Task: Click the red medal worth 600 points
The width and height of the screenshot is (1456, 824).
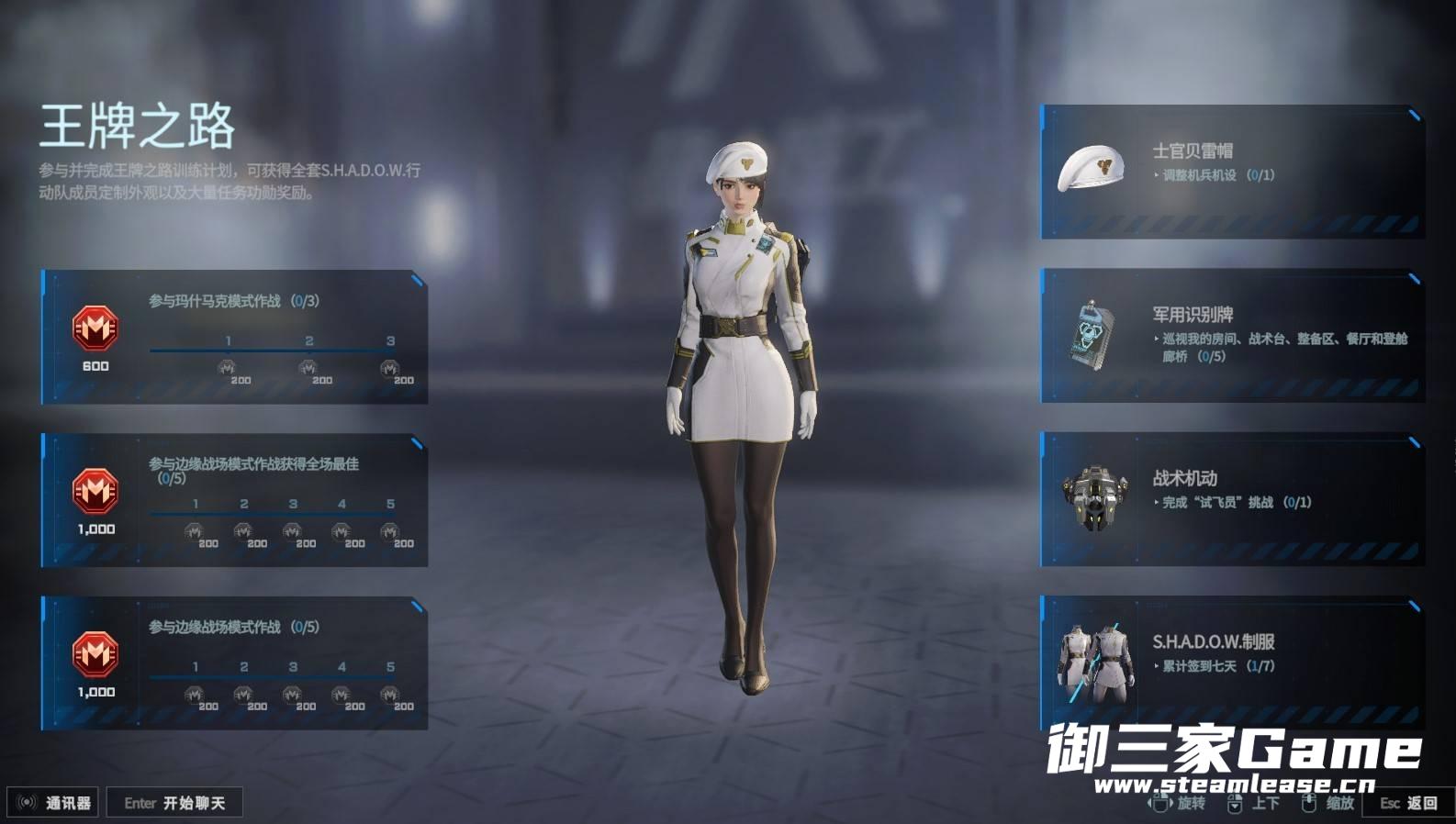Action: click(95, 328)
